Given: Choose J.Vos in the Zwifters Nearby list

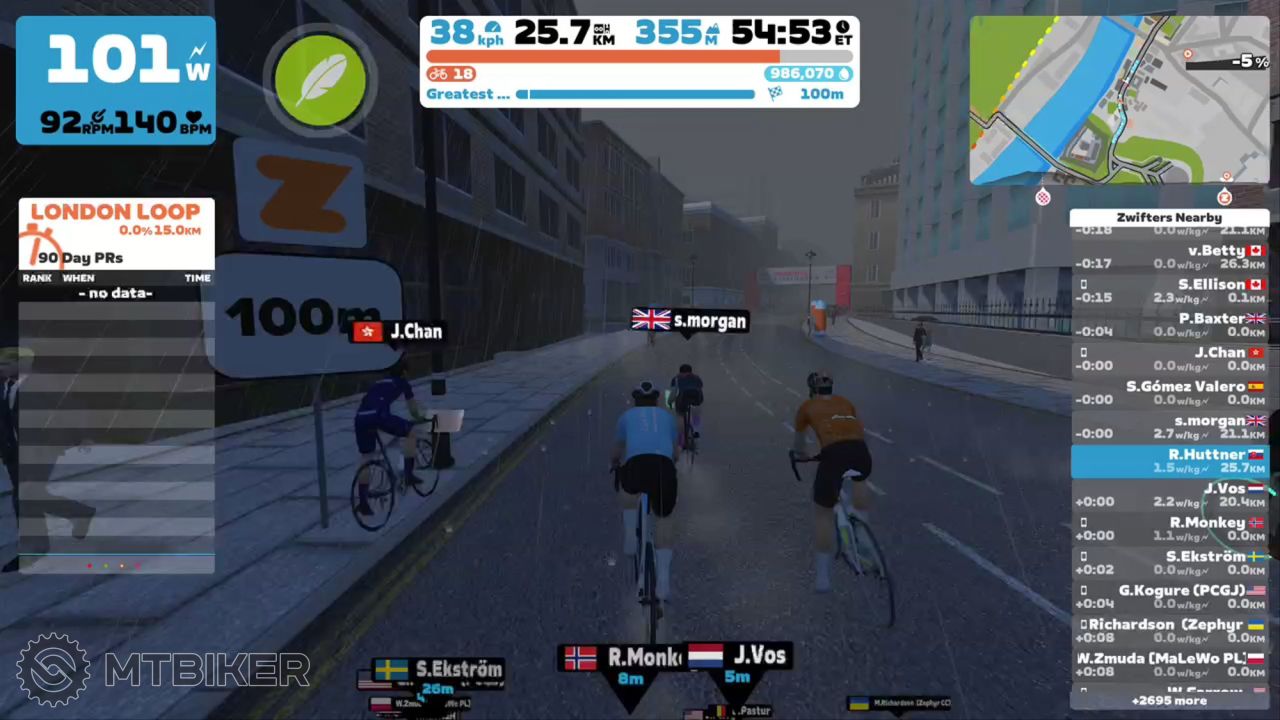Looking at the screenshot, I should (1169, 495).
